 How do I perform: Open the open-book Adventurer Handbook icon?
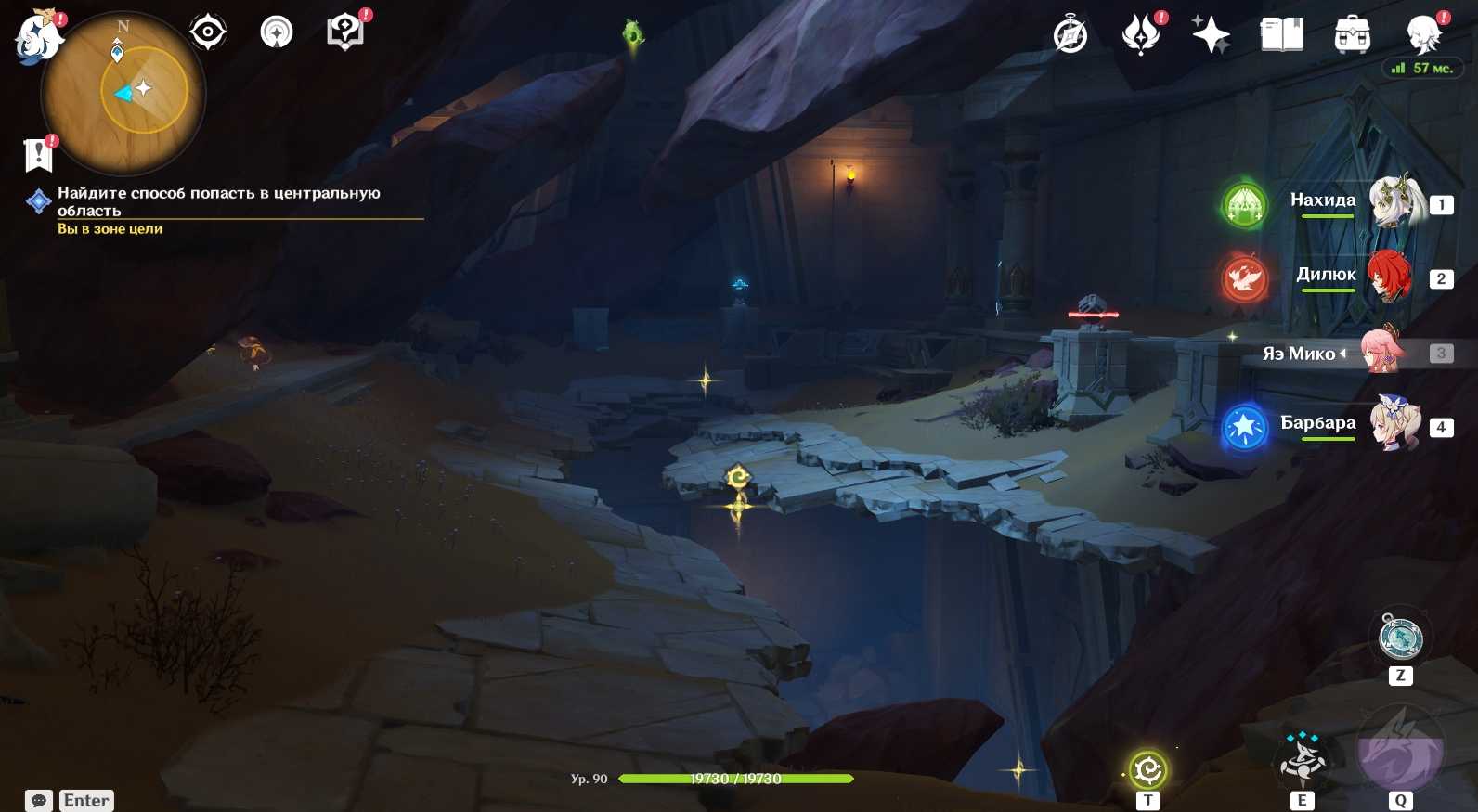pos(1282,35)
